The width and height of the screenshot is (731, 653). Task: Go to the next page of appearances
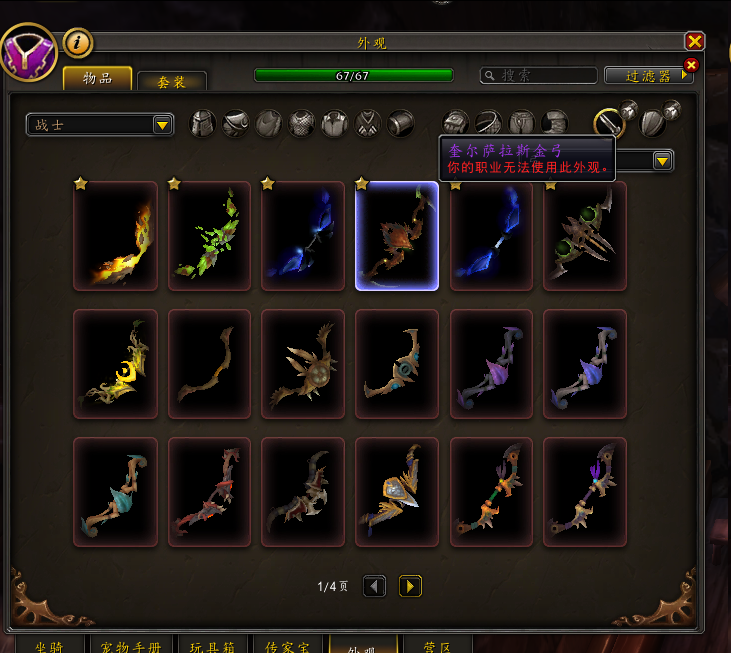(x=410, y=586)
